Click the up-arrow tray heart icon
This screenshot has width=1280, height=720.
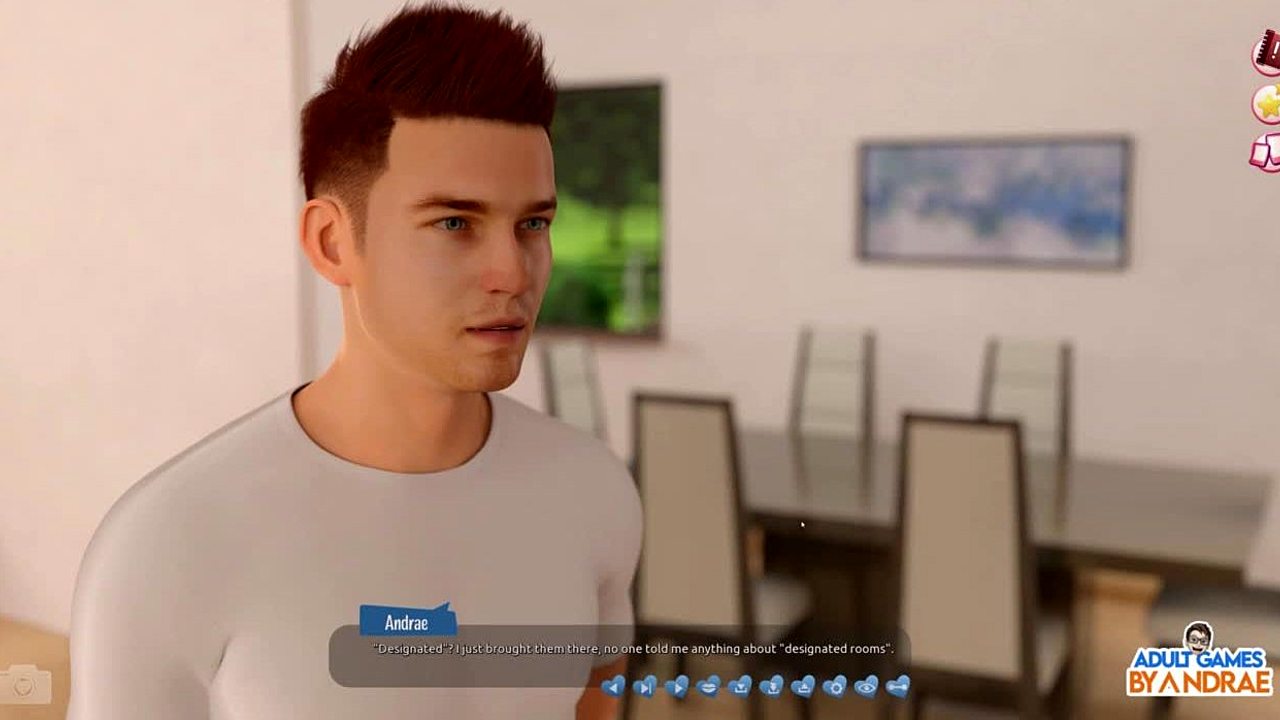coord(802,685)
